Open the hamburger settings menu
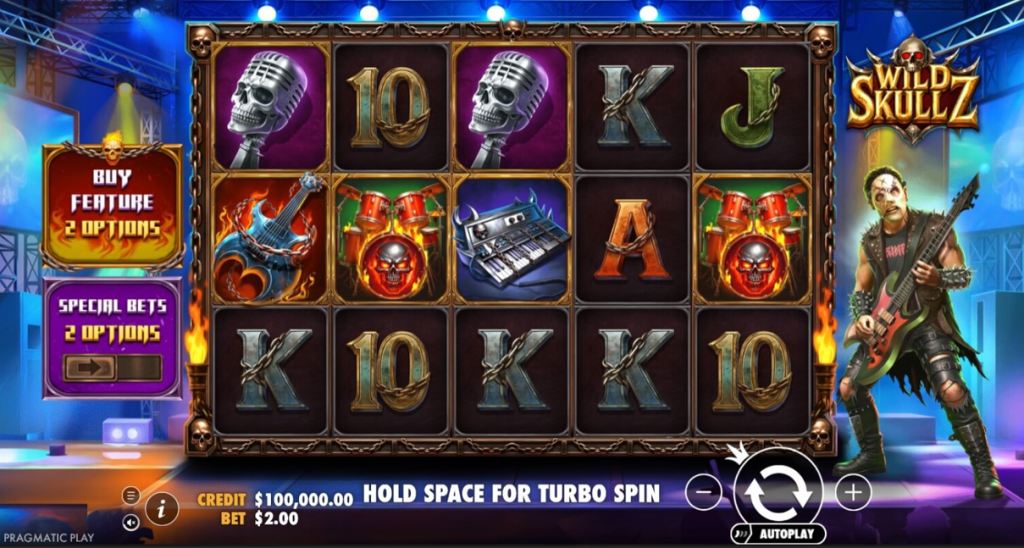Image resolution: width=1024 pixels, height=548 pixels. click(x=131, y=495)
